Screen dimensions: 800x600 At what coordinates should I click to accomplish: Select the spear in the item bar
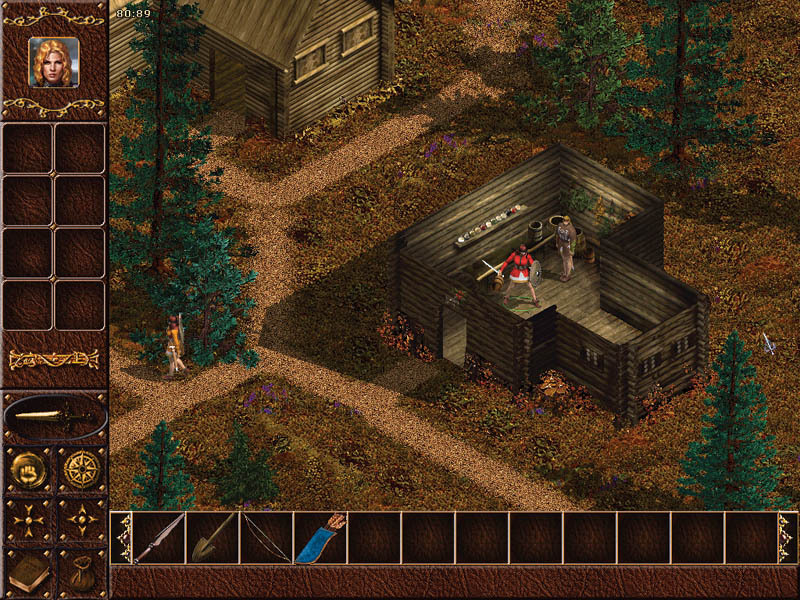coord(159,538)
